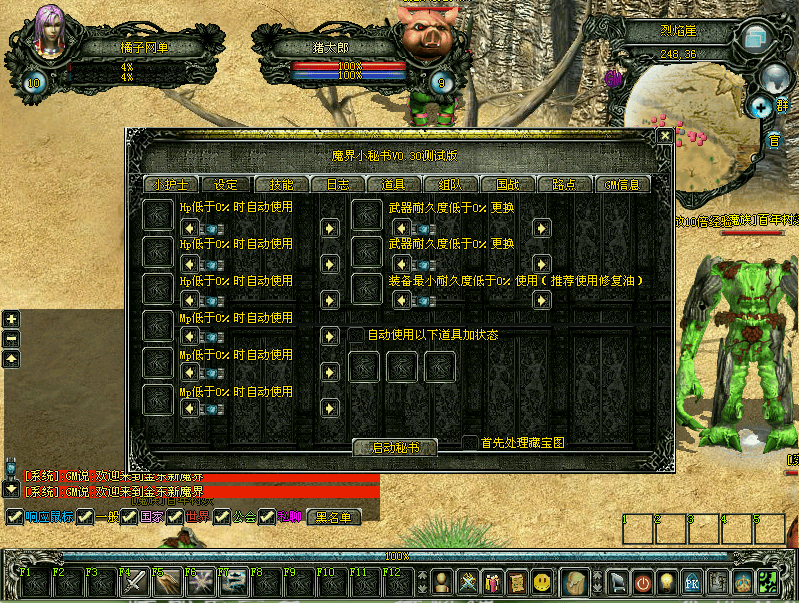The image size is (799, 603).
Task: Switch to the 设定 tab
Action: 226,185
